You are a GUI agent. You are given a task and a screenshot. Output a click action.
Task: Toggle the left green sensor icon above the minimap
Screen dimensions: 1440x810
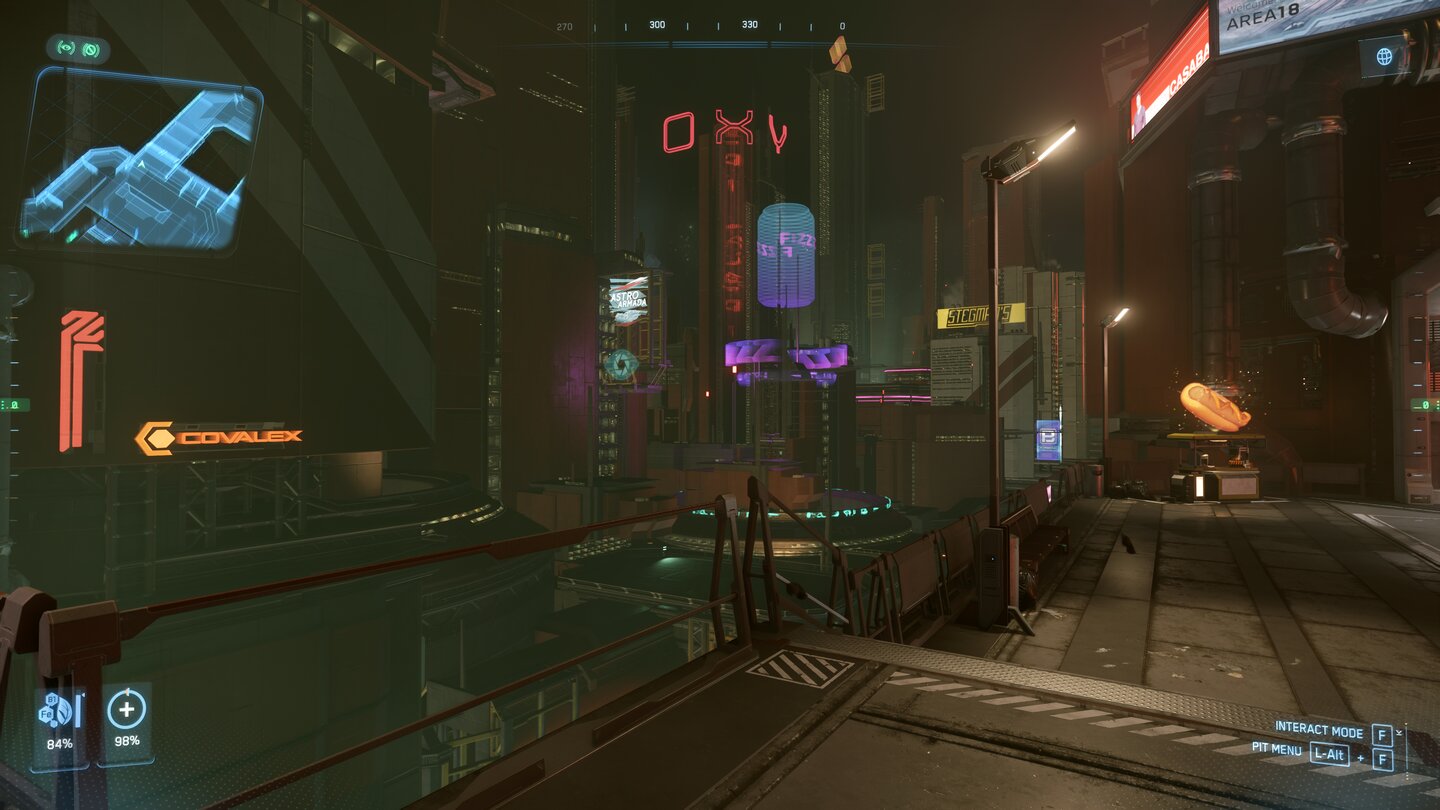point(66,49)
